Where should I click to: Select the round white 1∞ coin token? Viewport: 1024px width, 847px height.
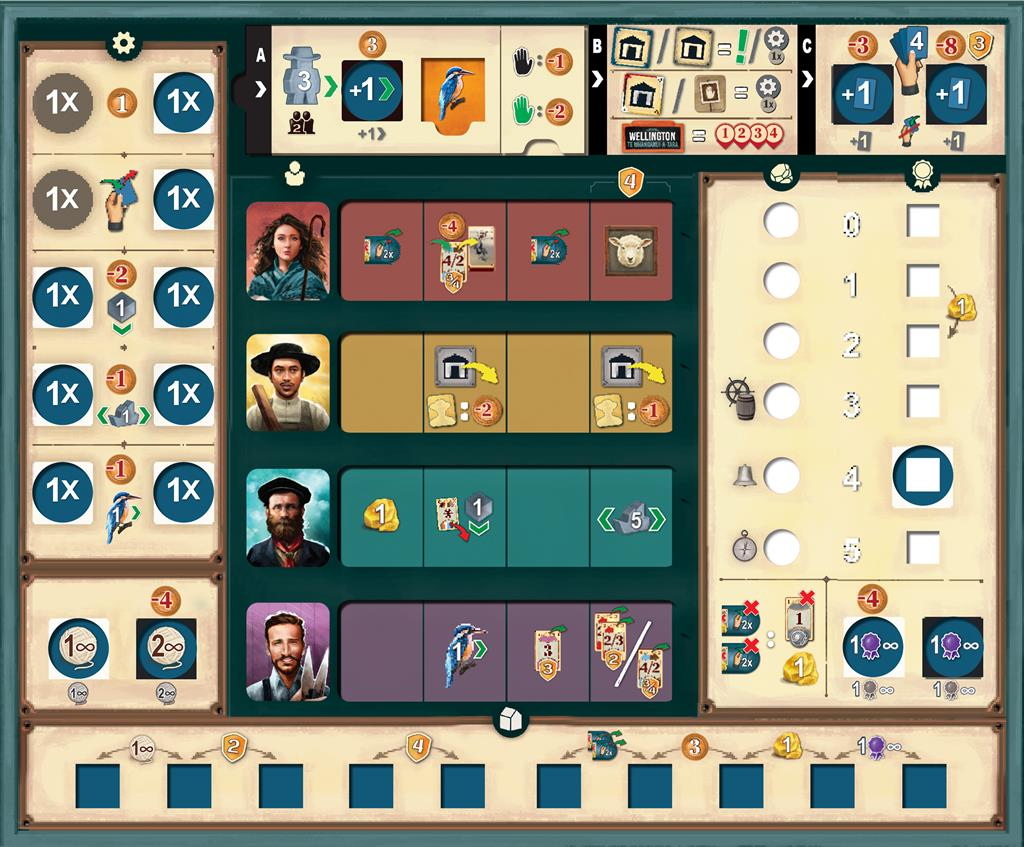click(79, 648)
